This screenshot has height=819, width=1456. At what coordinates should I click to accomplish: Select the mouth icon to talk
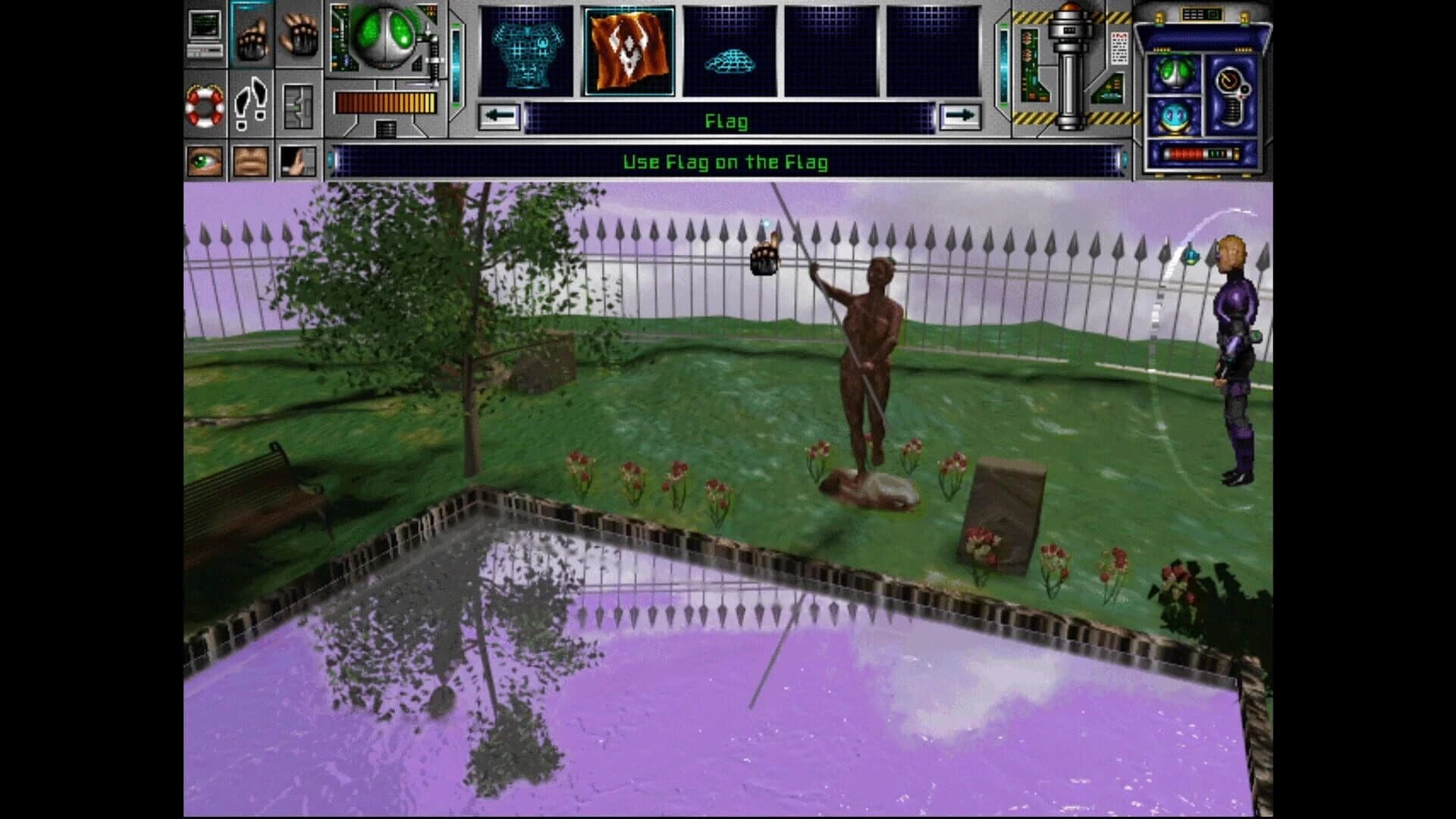click(x=250, y=161)
